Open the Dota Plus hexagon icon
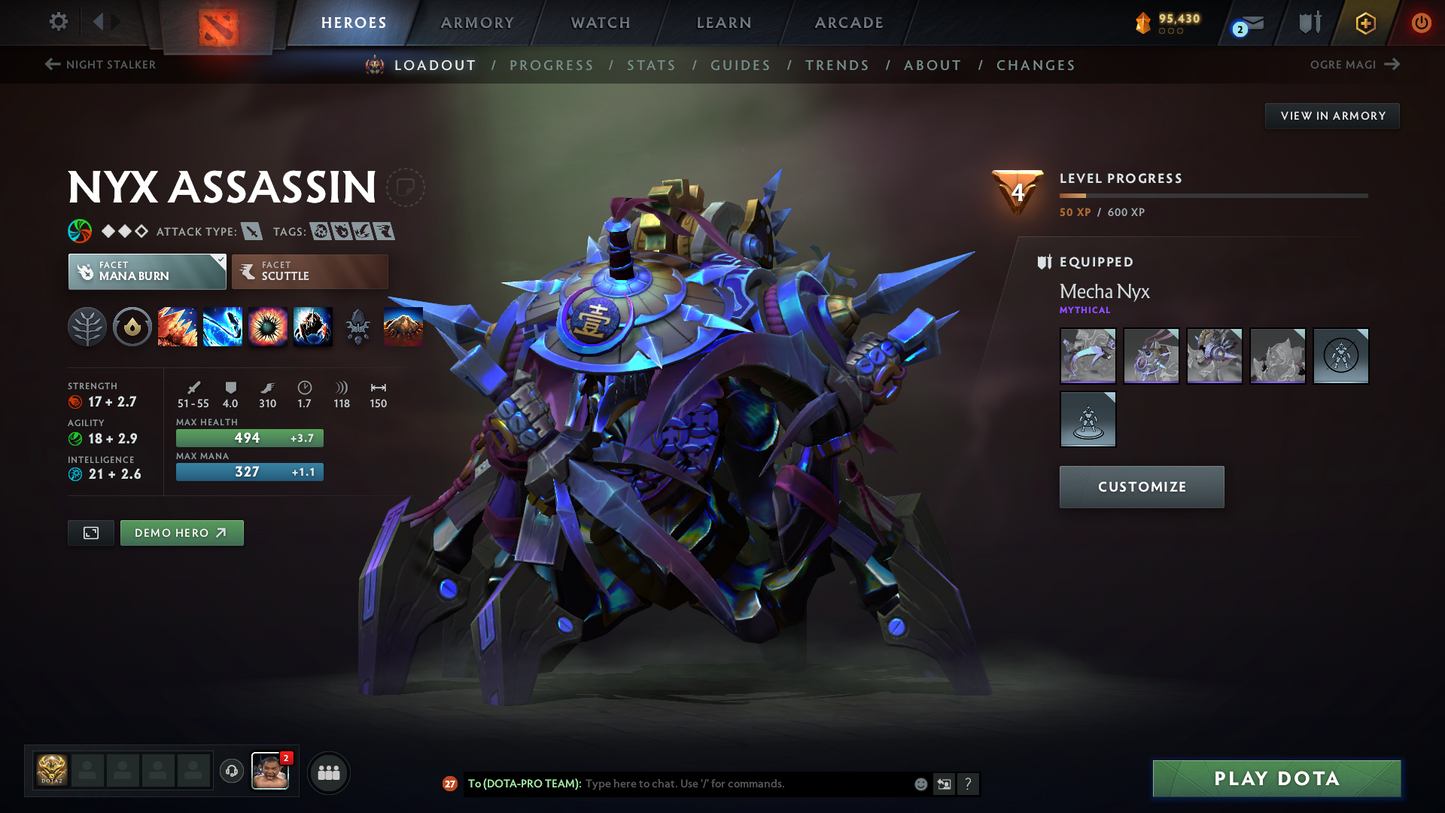The height and width of the screenshot is (813, 1445). (x=1366, y=22)
